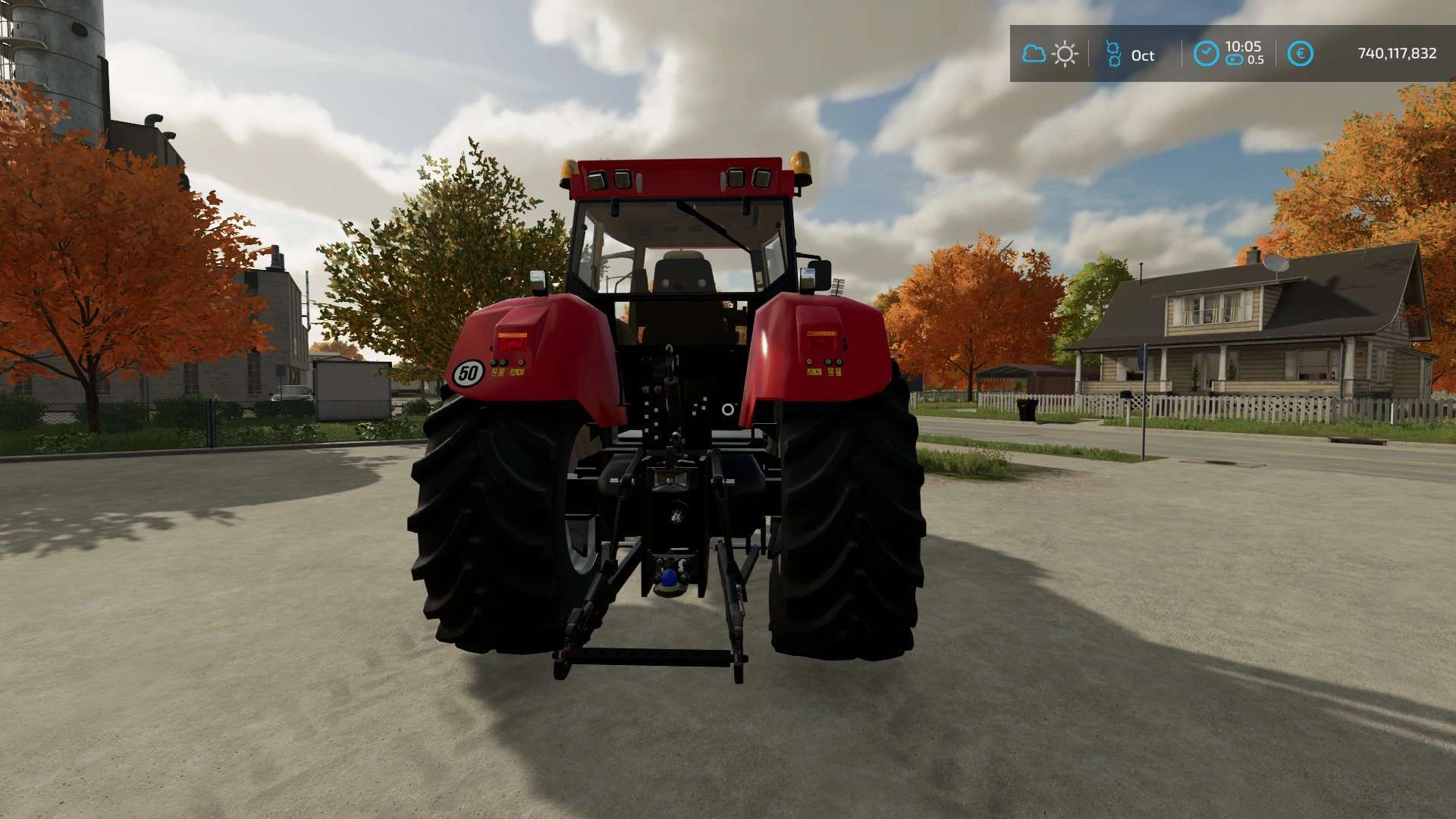Click the cloud weather icon

(1034, 54)
